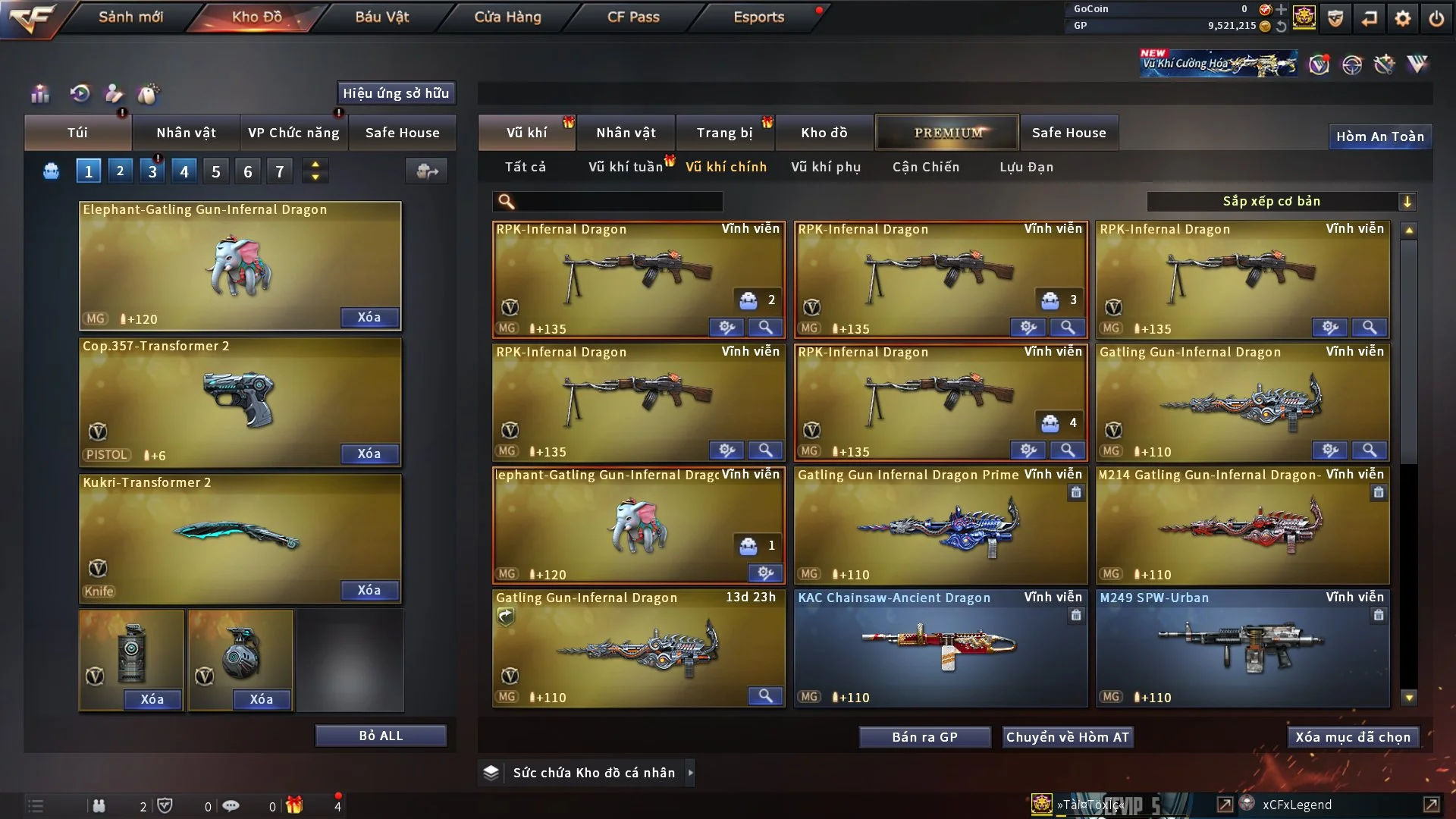
Task: Sell item with Bán ra GP
Action: click(924, 737)
